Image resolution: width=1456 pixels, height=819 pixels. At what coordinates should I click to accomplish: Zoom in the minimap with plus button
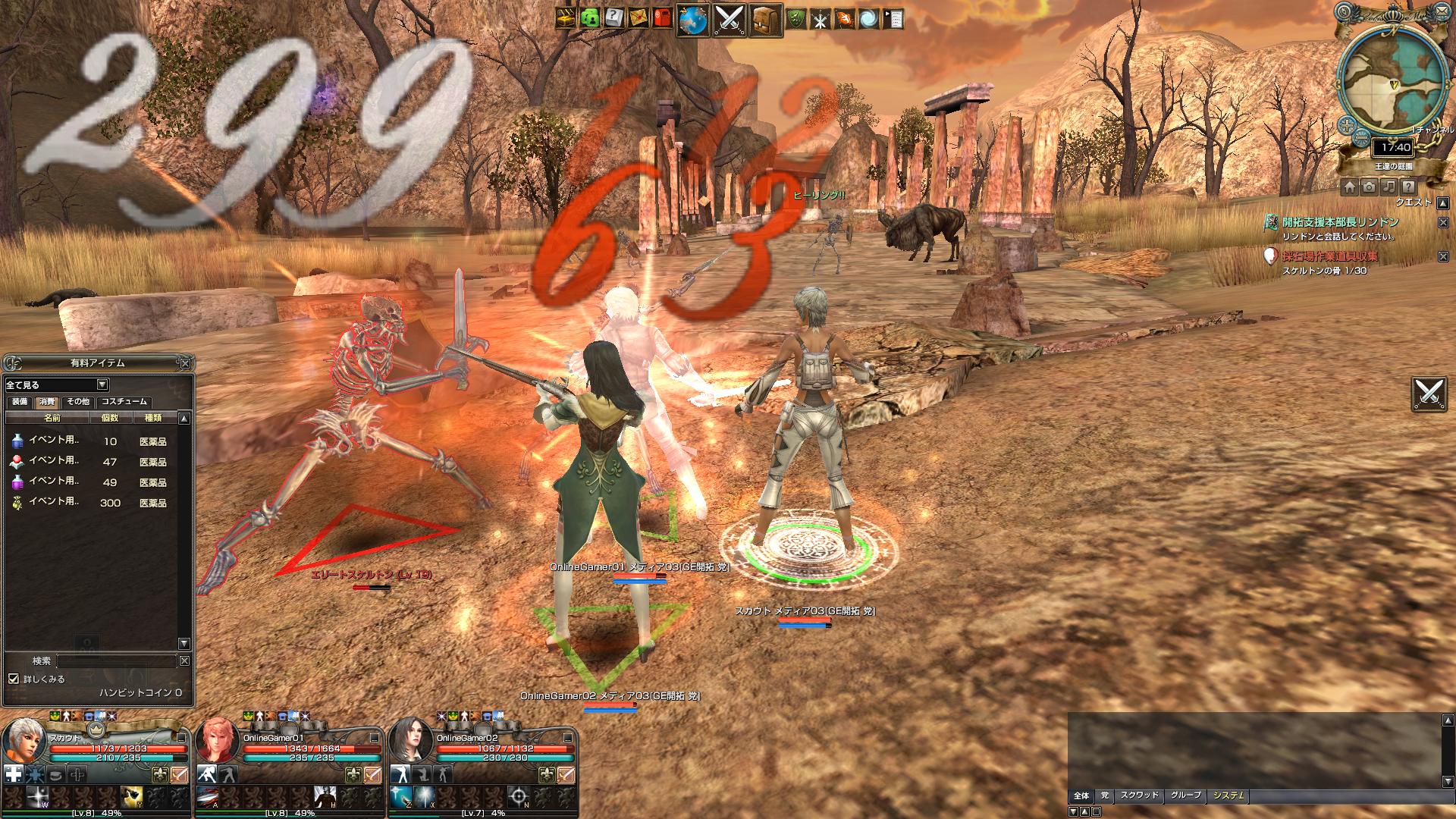1347,124
